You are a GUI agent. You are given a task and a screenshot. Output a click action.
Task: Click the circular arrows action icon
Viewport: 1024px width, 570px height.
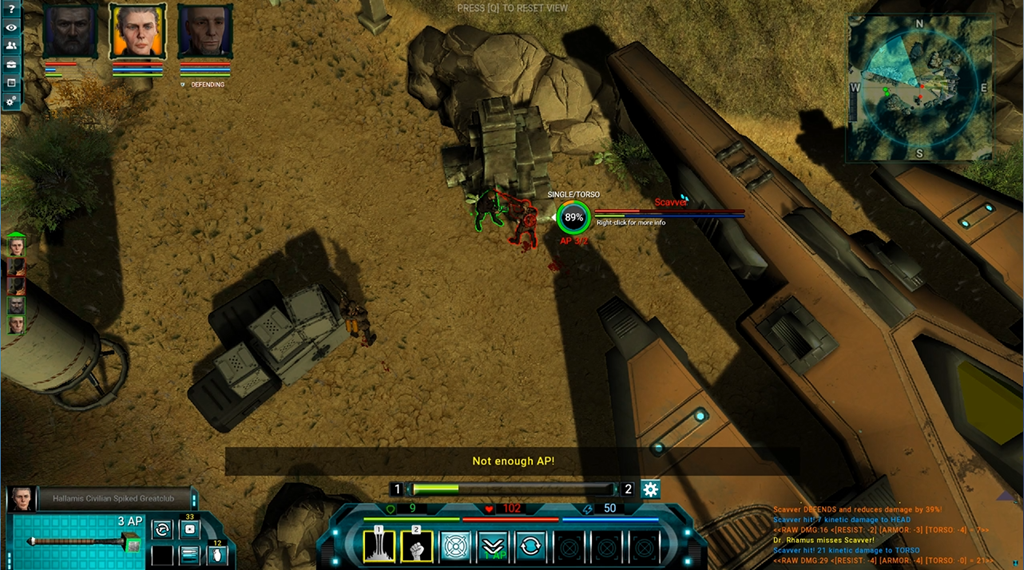[530, 546]
